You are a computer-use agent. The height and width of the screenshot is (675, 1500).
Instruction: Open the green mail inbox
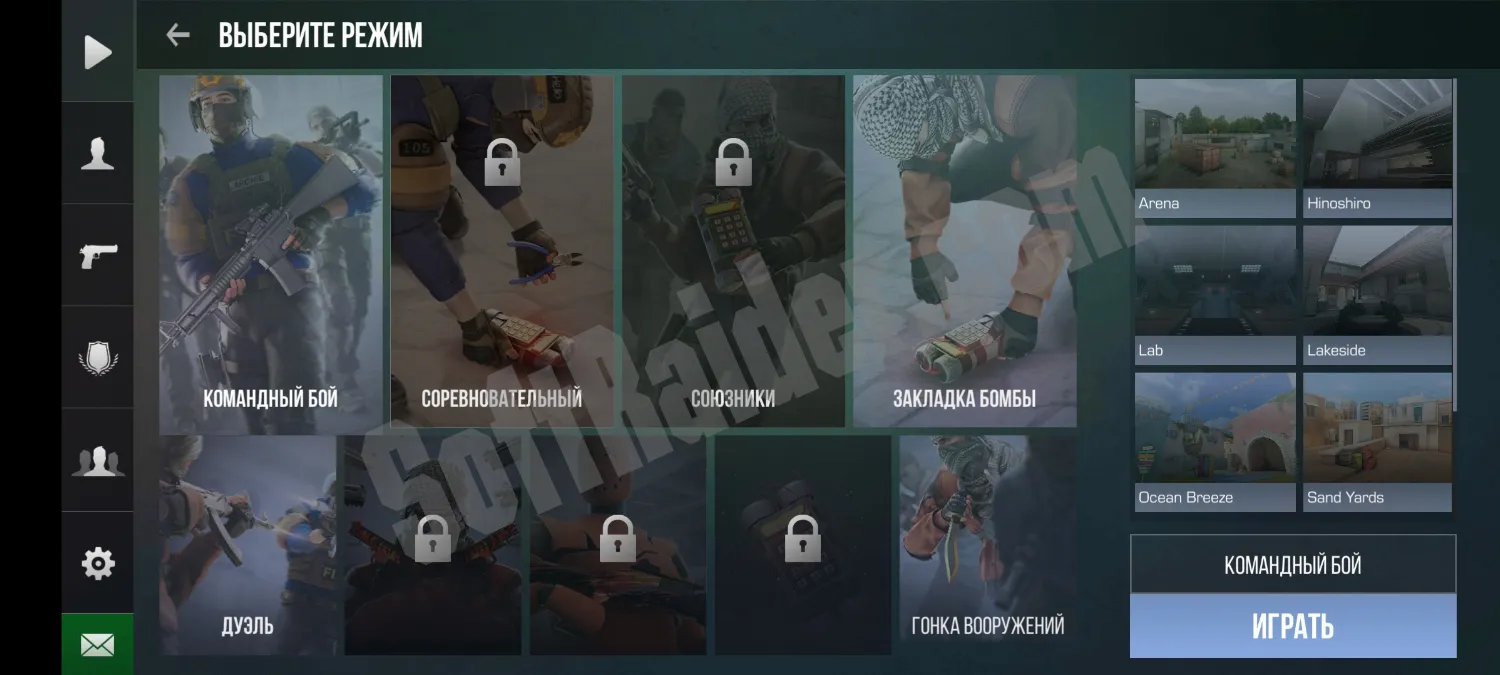click(x=97, y=645)
